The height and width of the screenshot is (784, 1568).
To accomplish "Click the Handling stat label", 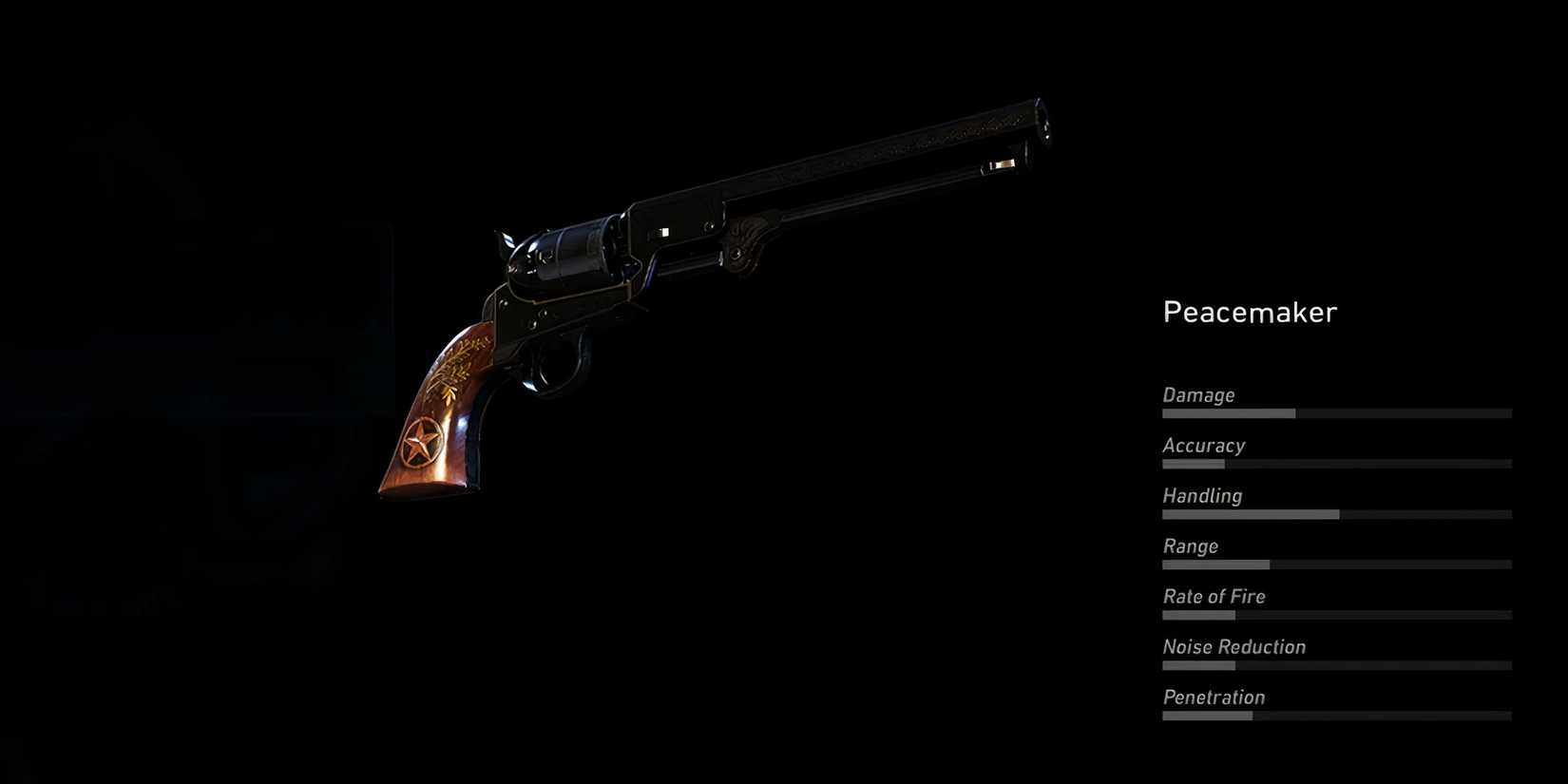I will point(1201,495).
